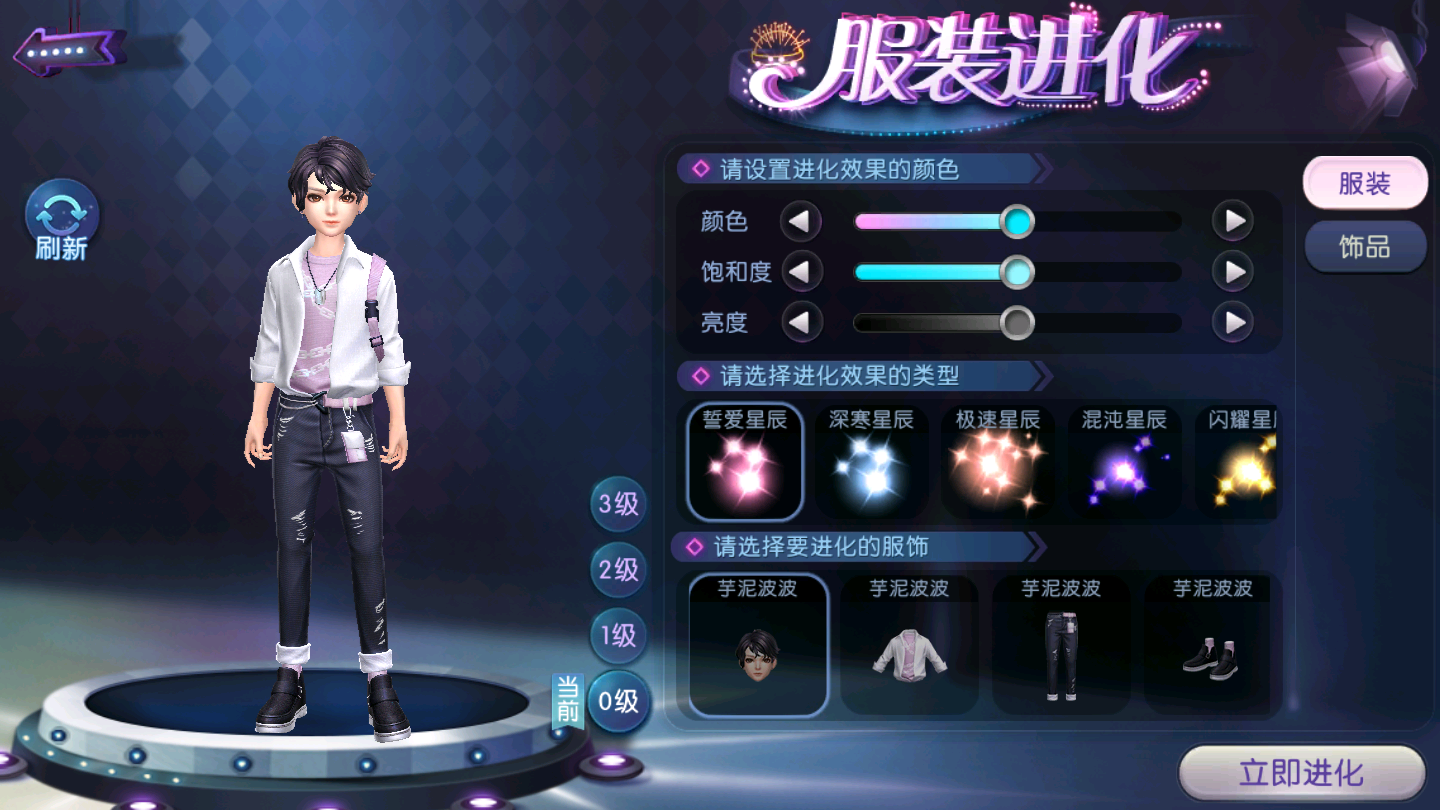Preview the 3级 evolution level
The image size is (1440, 810).
pyautogui.click(x=618, y=504)
